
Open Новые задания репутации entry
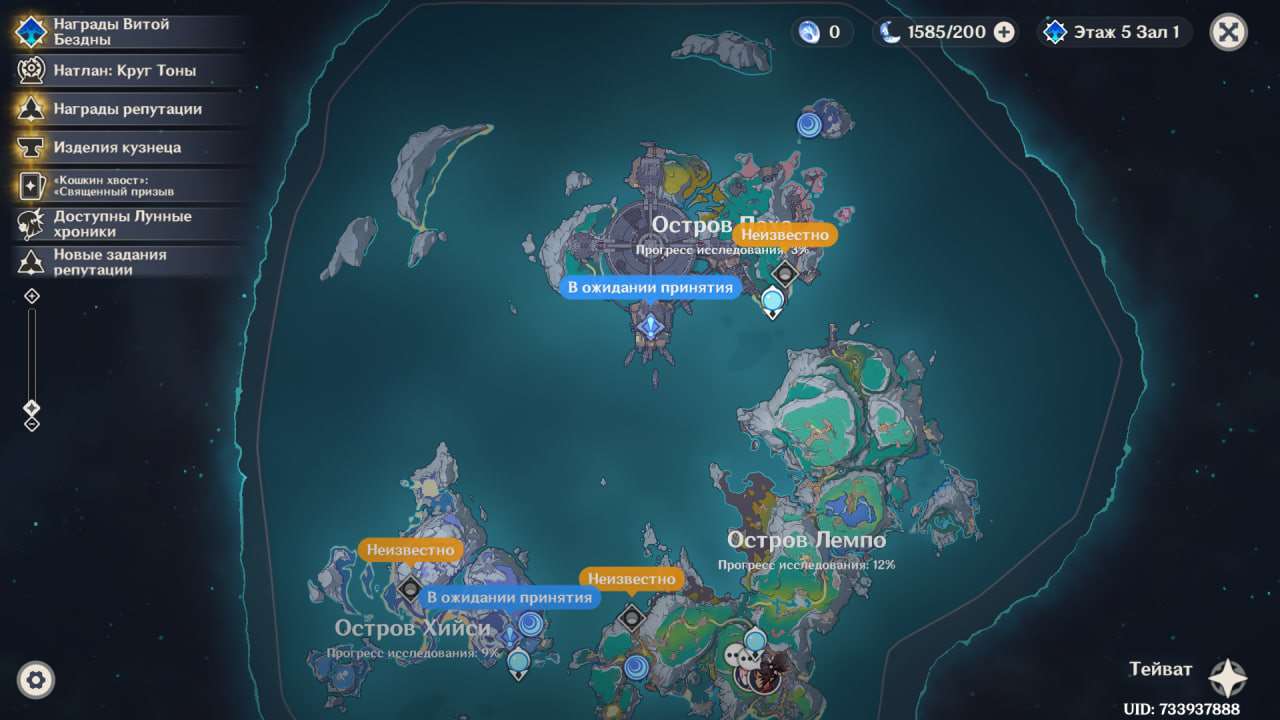click(x=110, y=262)
